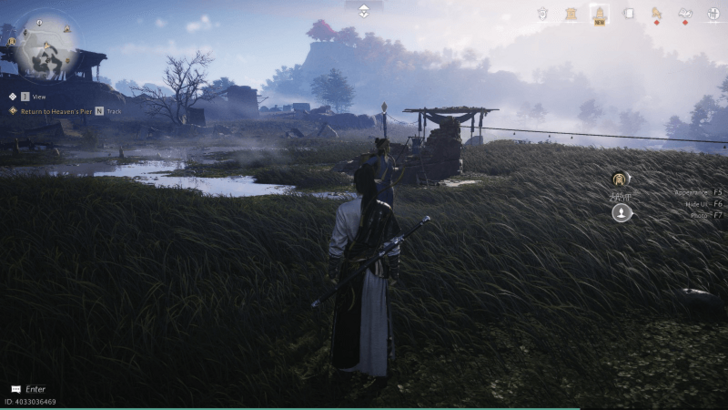Image resolution: width=728 pixels, height=410 pixels.
Task: Open the scroll journal icon
Action: pyautogui.click(x=629, y=13)
